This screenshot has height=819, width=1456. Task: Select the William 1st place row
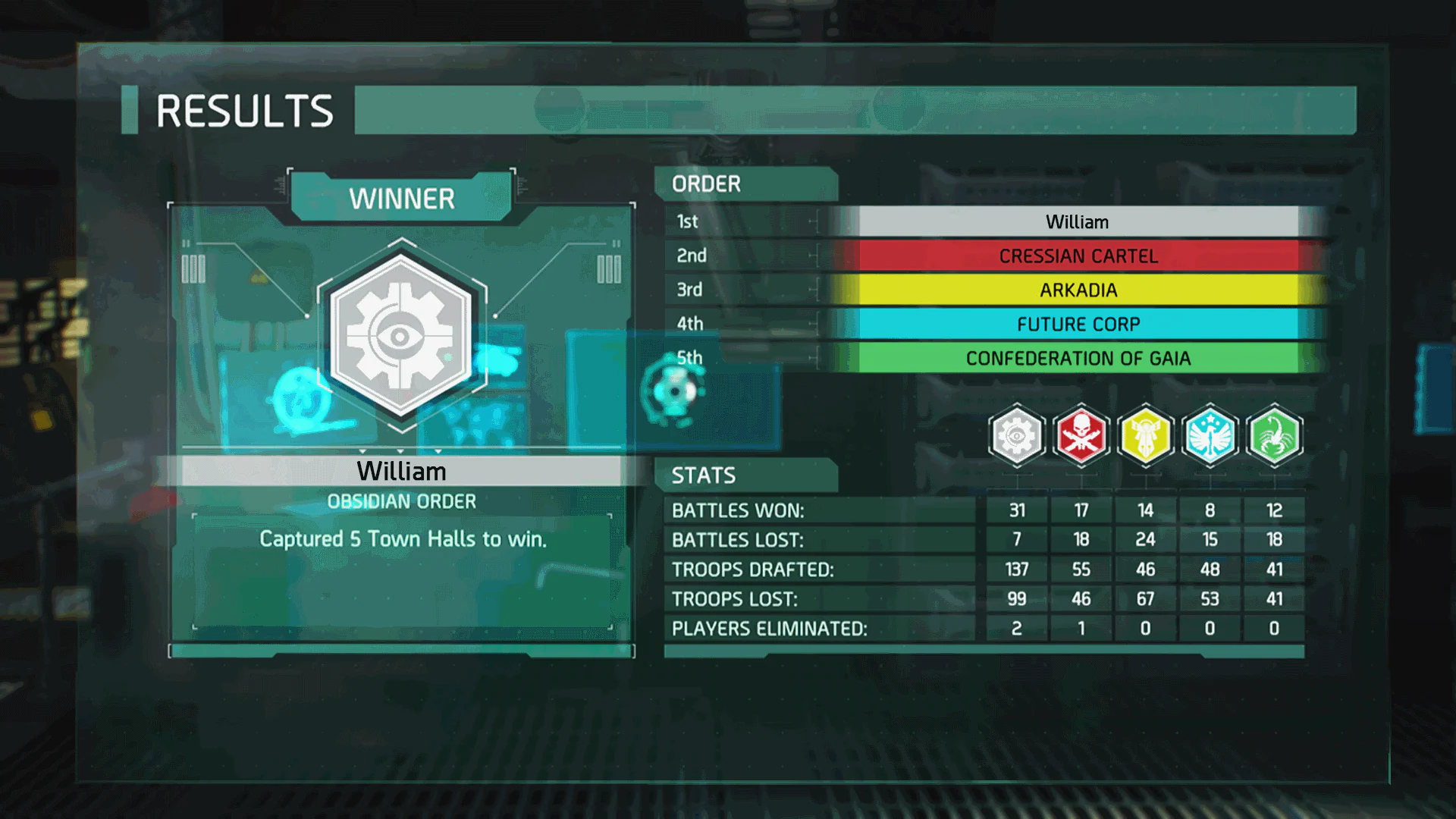[x=1077, y=221]
